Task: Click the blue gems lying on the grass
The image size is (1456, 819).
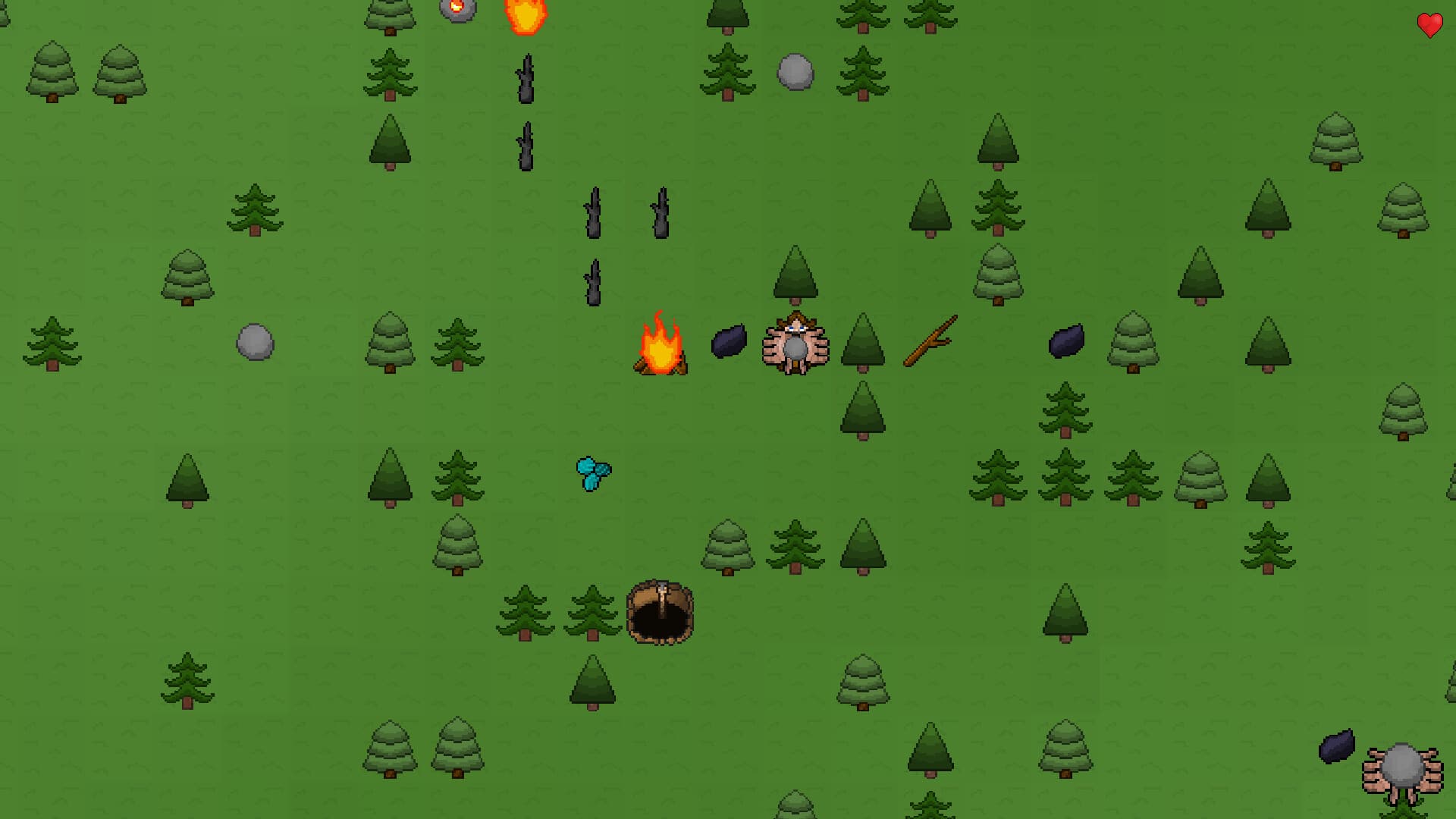Action: point(592,472)
